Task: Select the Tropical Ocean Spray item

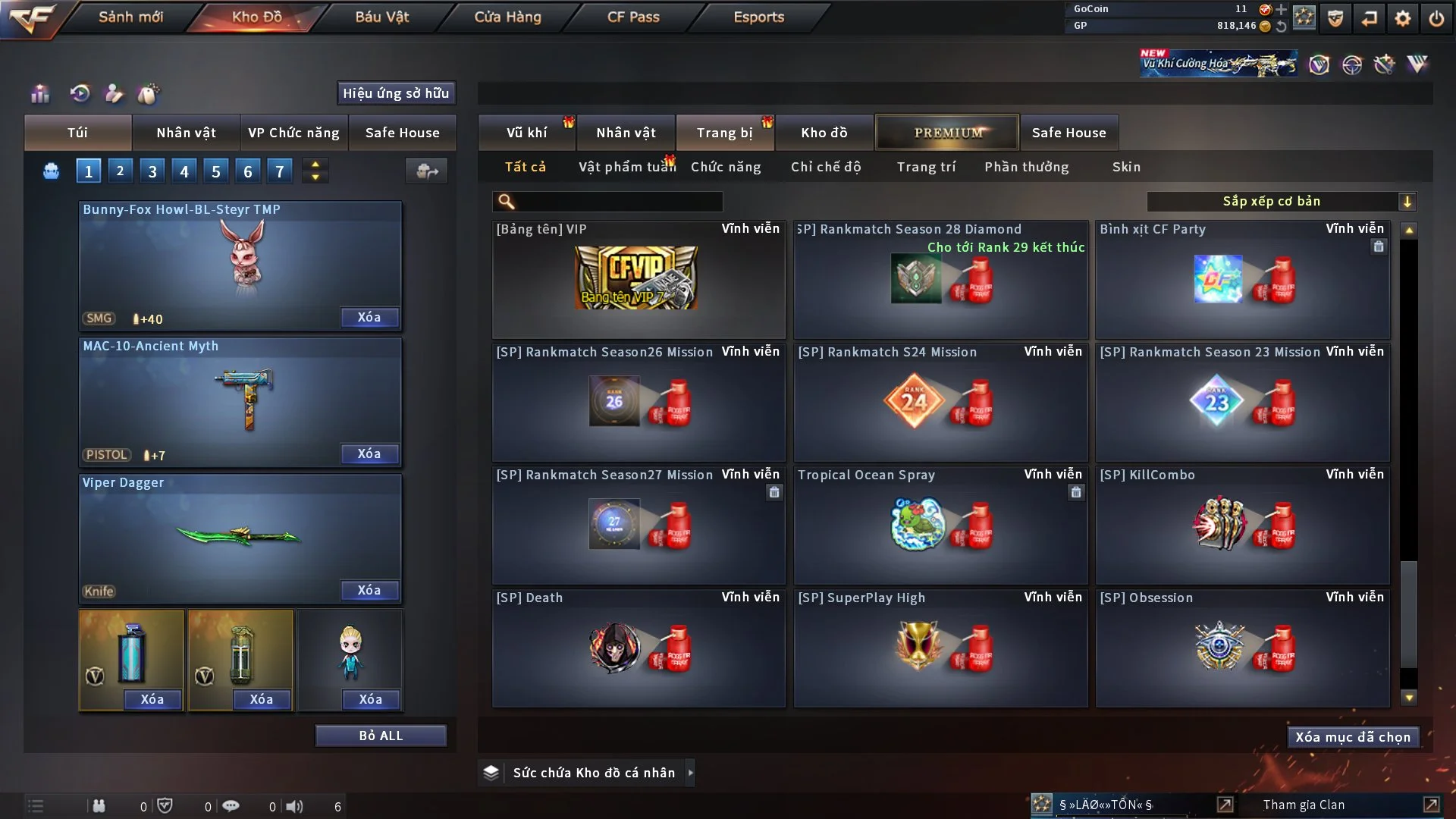Action: pyautogui.click(x=940, y=526)
